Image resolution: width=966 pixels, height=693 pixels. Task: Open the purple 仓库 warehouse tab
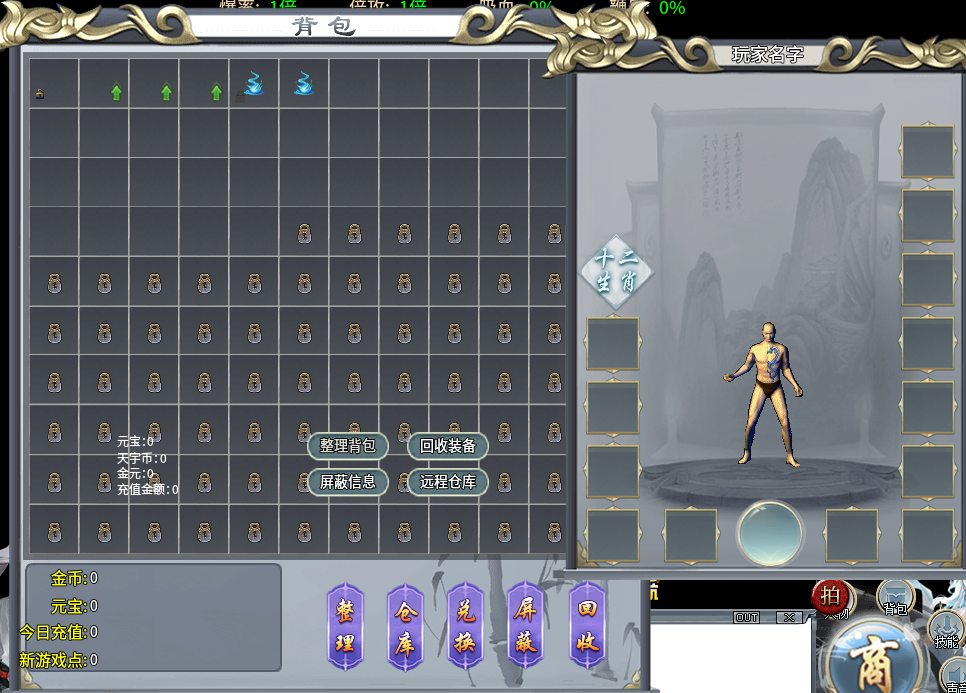pos(405,626)
